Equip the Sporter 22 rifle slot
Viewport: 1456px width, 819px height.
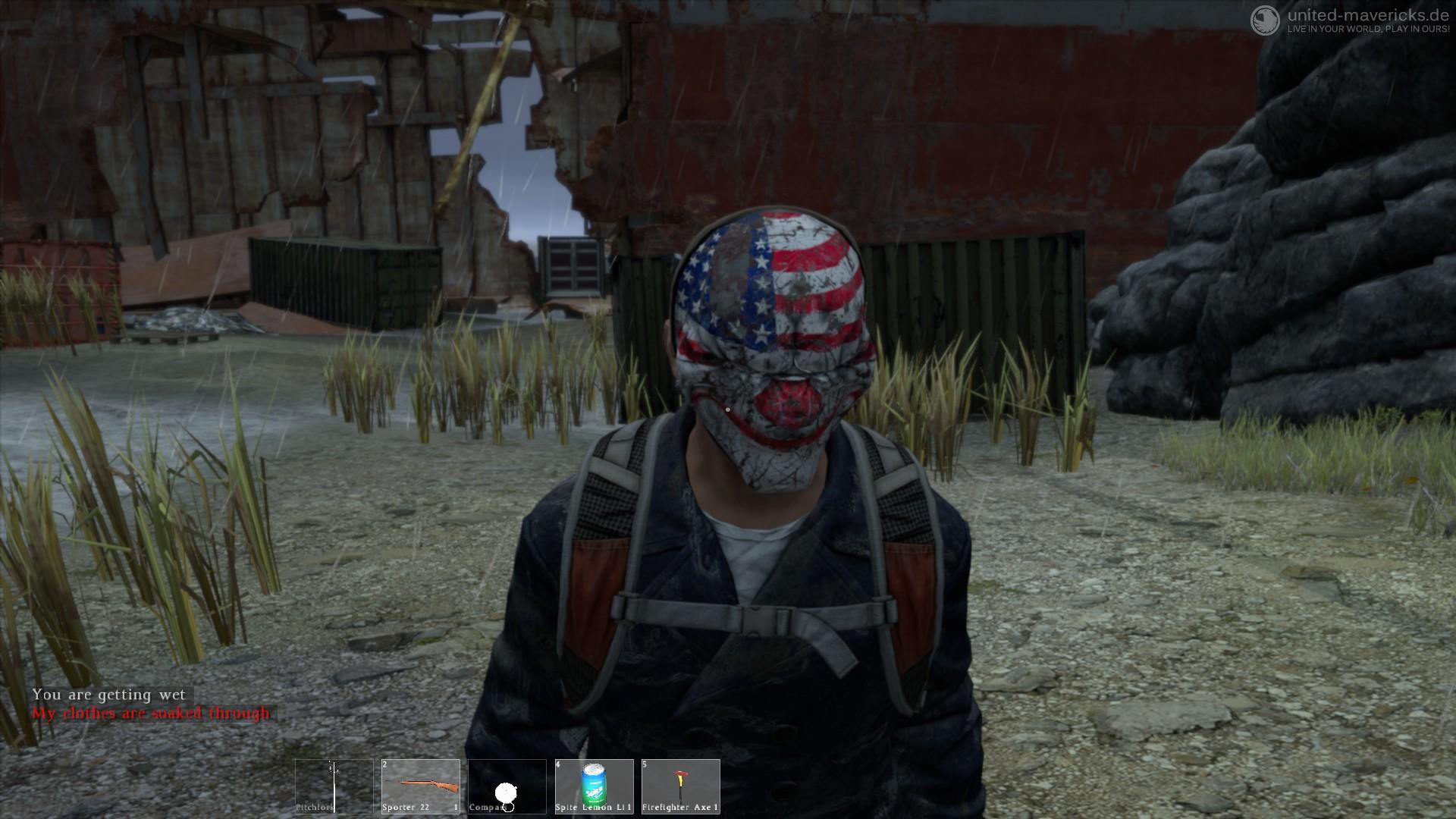click(421, 786)
